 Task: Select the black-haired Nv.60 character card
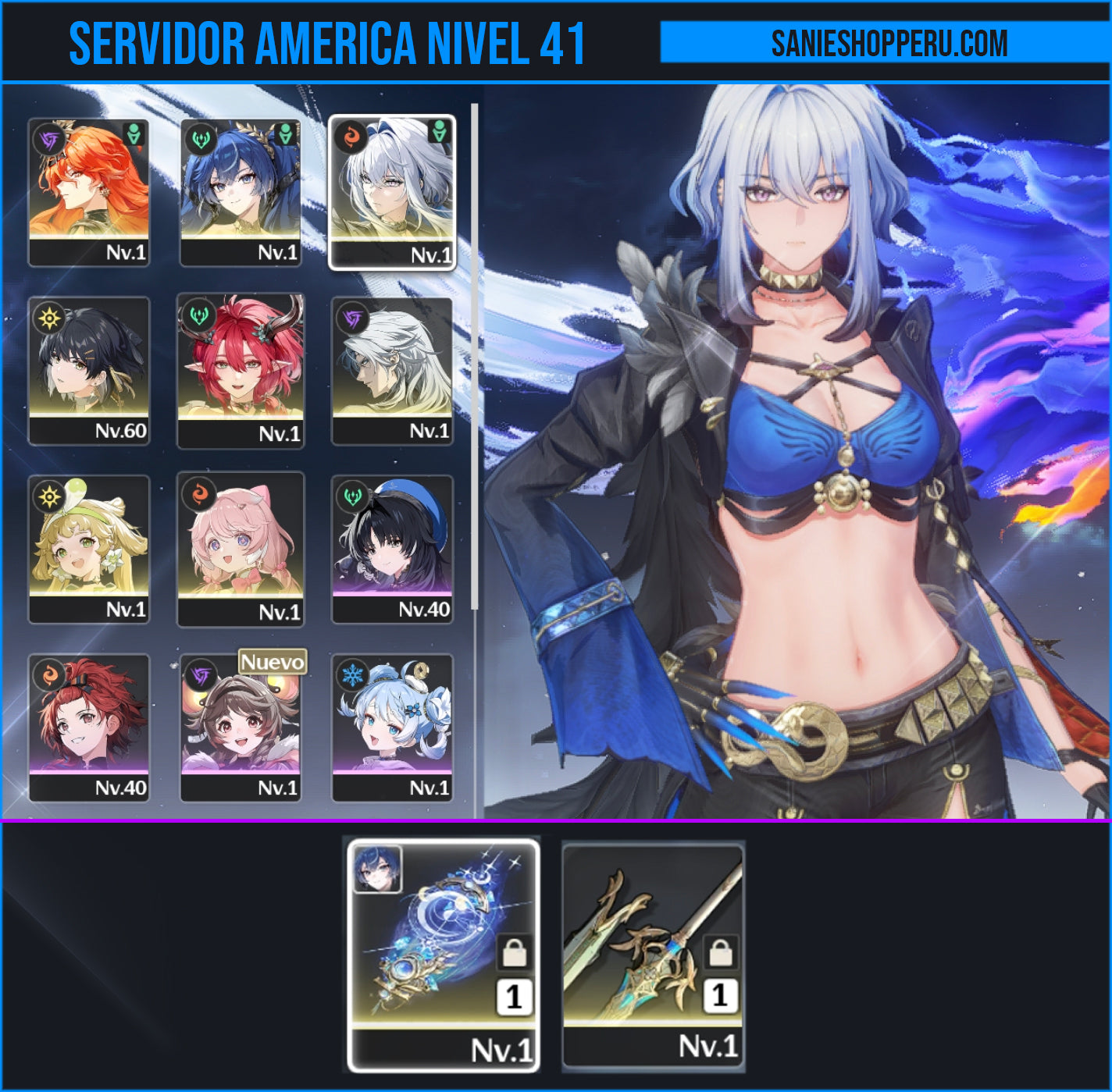[x=88, y=371]
